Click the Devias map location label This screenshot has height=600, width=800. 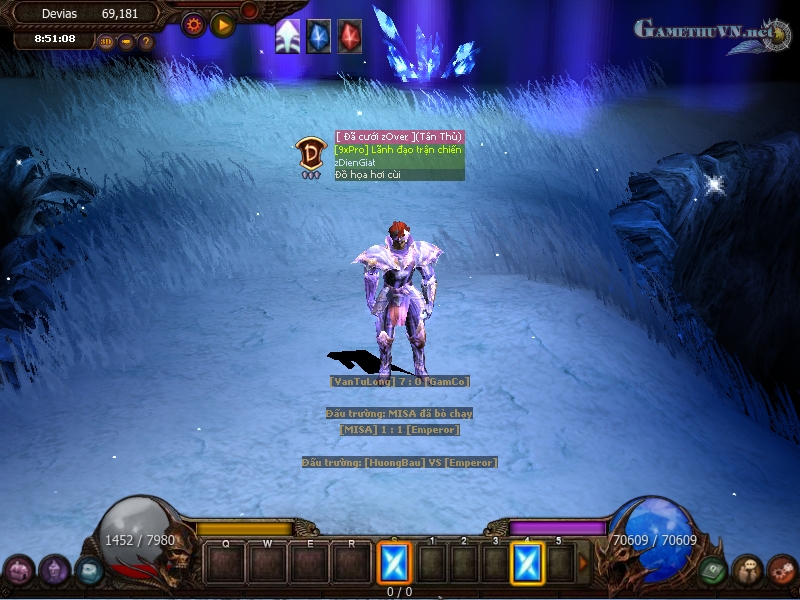pos(59,14)
